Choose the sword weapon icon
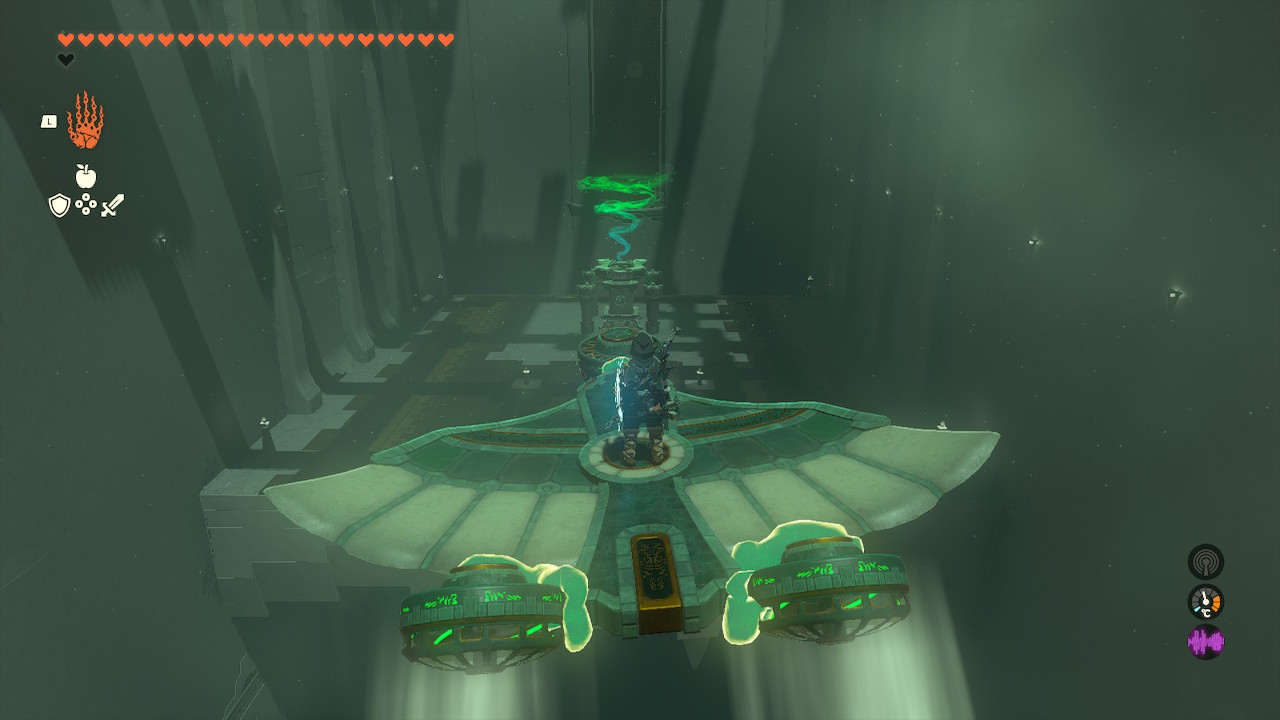The height and width of the screenshot is (720, 1280). 112,205
